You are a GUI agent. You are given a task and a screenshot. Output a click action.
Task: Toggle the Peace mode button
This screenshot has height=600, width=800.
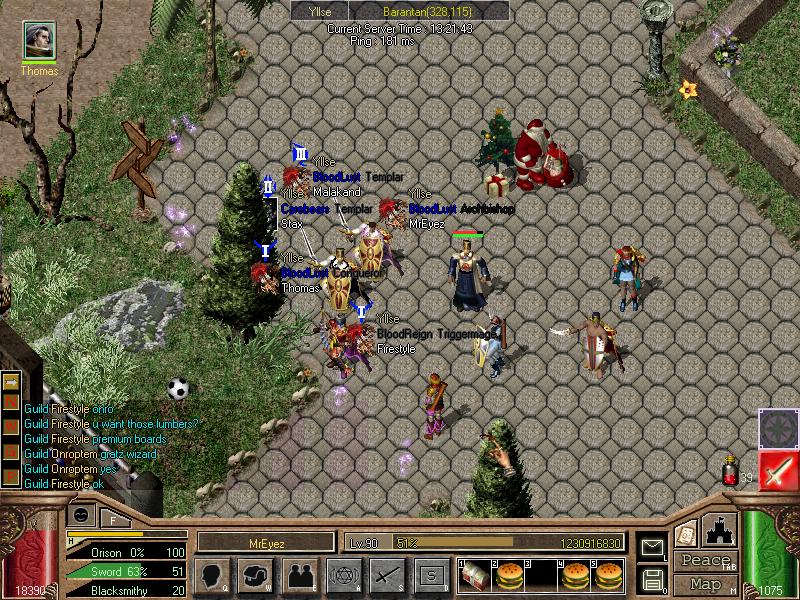[x=705, y=561]
